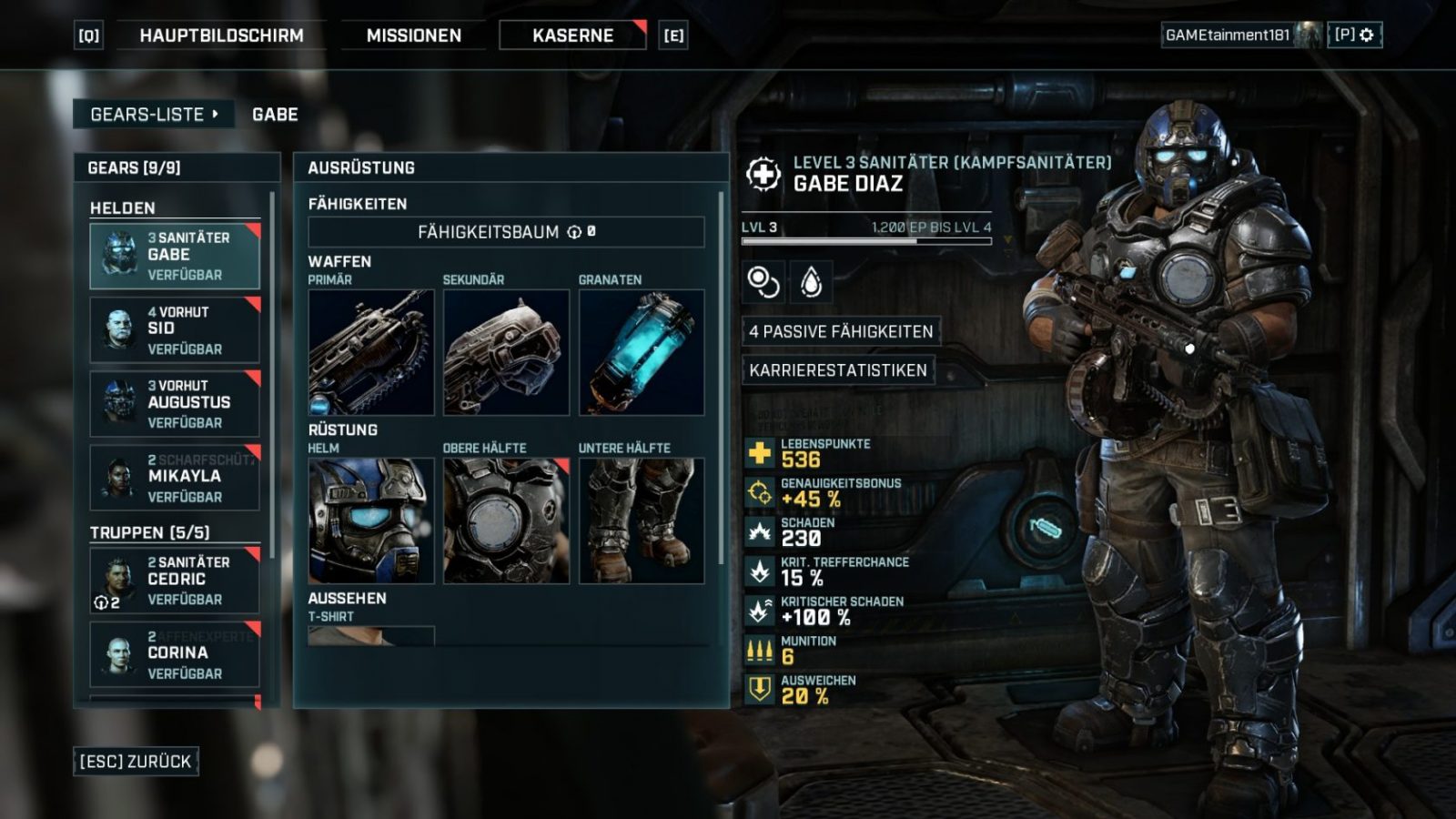Screen dimensions: 1456x819
Task: Open the Karrierestatistiken panel
Action: pyautogui.click(x=837, y=370)
